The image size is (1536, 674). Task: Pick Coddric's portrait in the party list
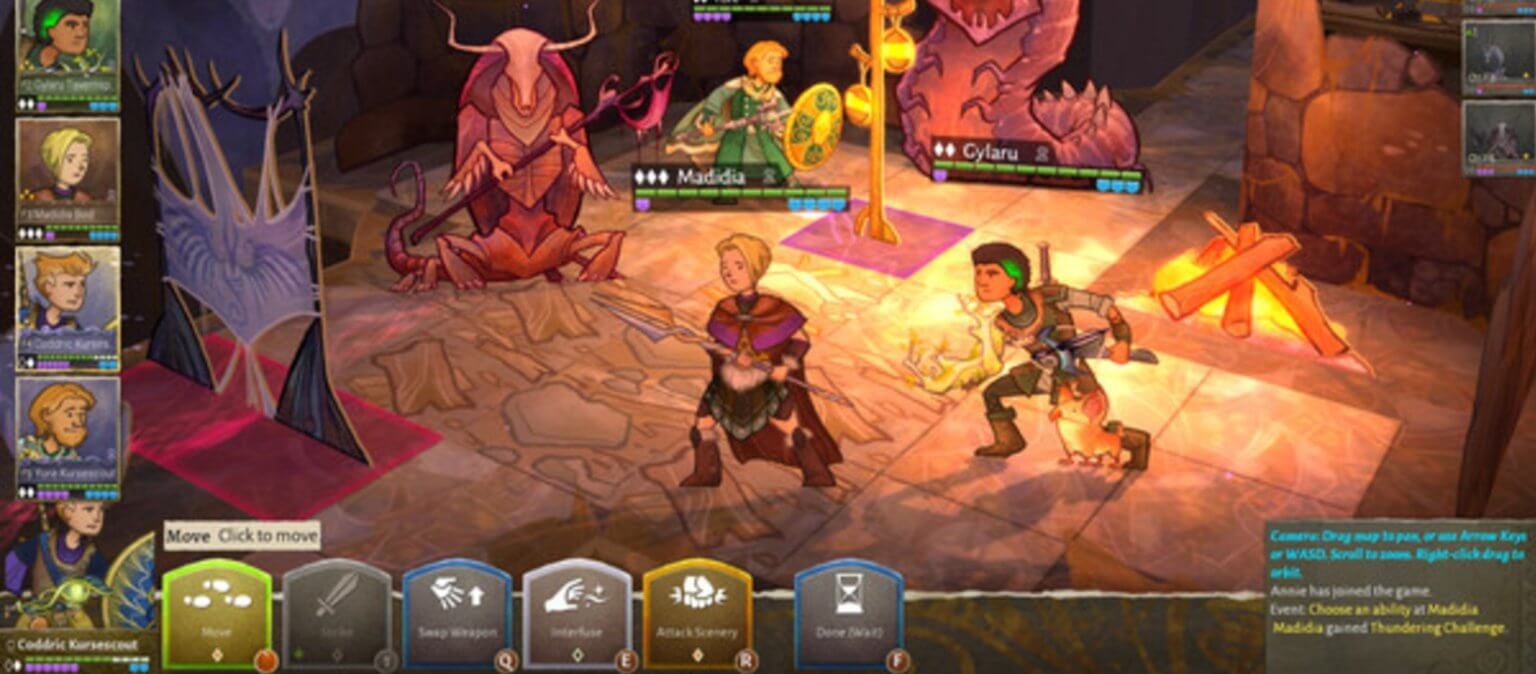[x=67, y=302]
